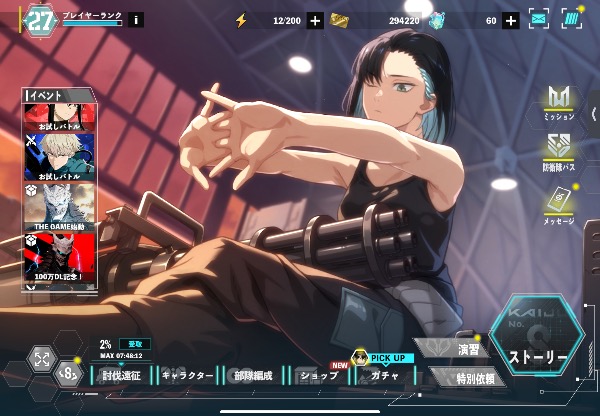The width and height of the screenshot is (600, 416).
Task: Open the ミッション (Missions) icon
Action: [x=559, y=103]
